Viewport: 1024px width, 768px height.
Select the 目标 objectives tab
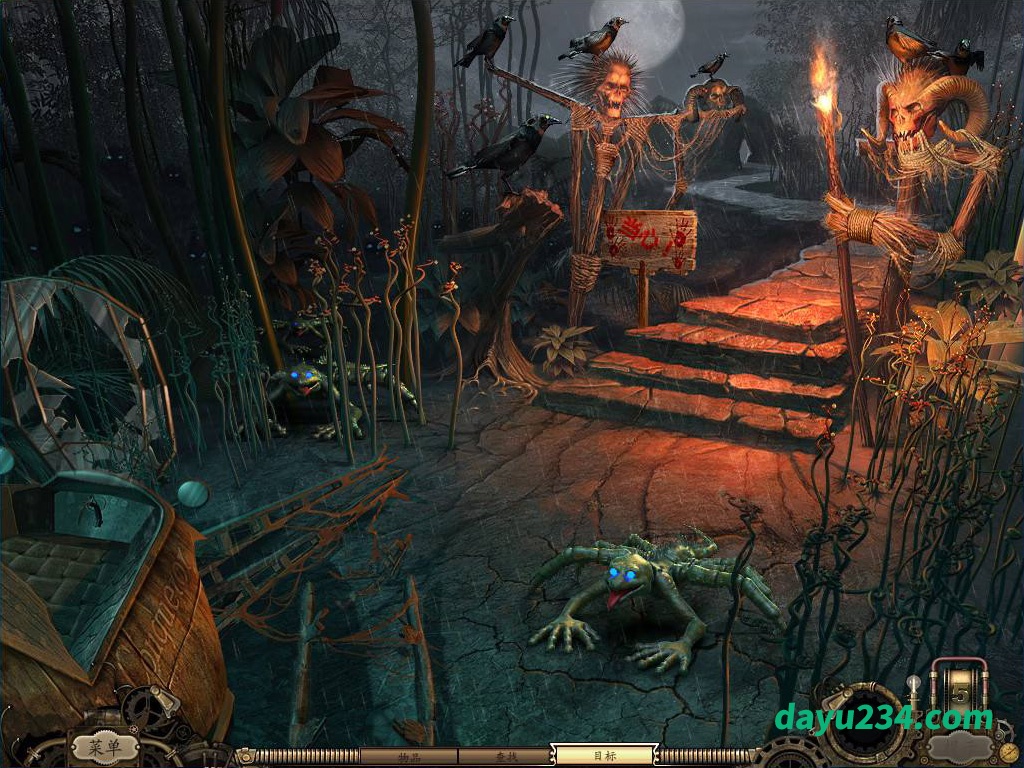pyautogui.click(x=603, y=756)
